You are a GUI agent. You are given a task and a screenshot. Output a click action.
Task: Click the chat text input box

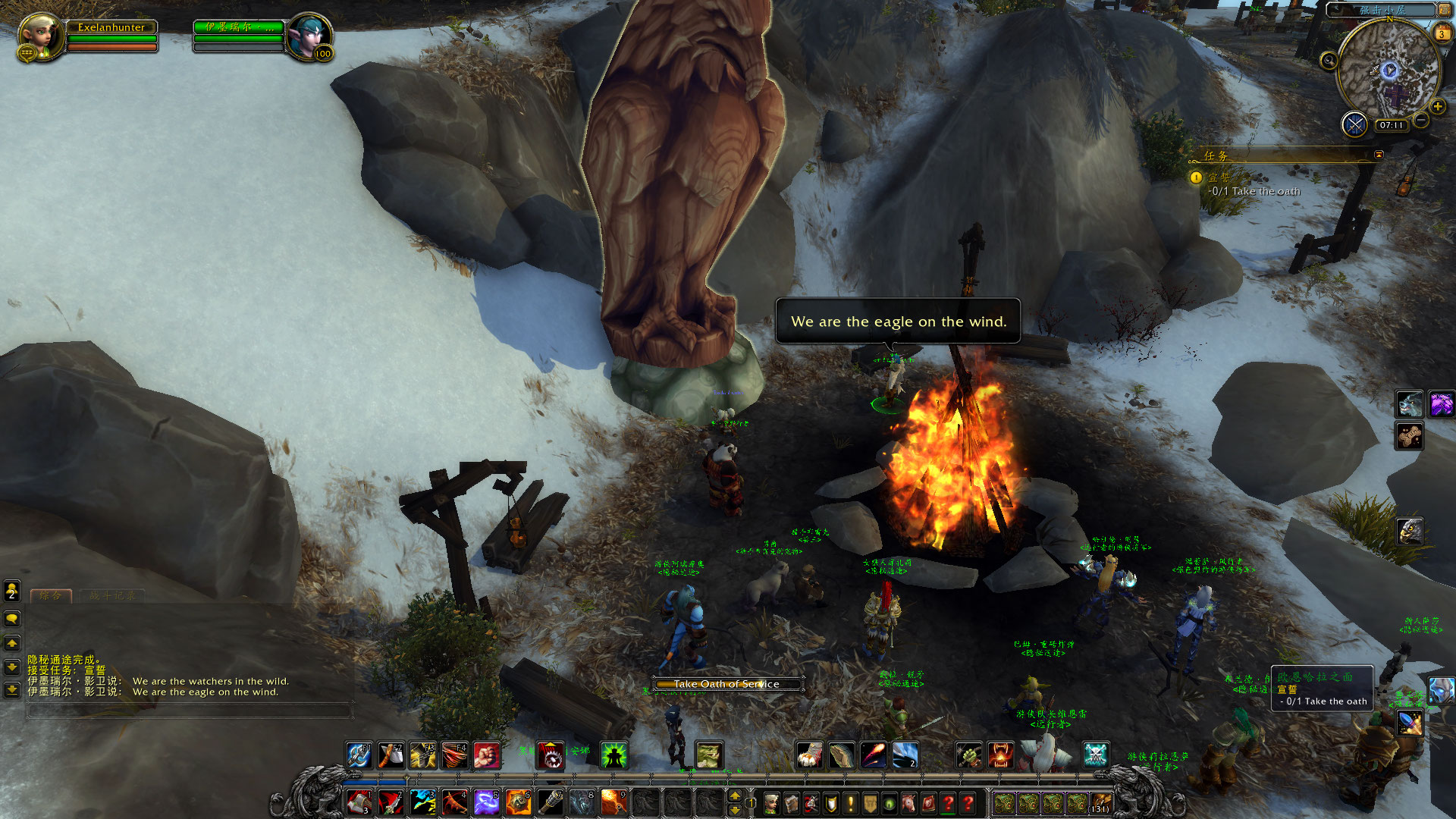click(190, 711)
